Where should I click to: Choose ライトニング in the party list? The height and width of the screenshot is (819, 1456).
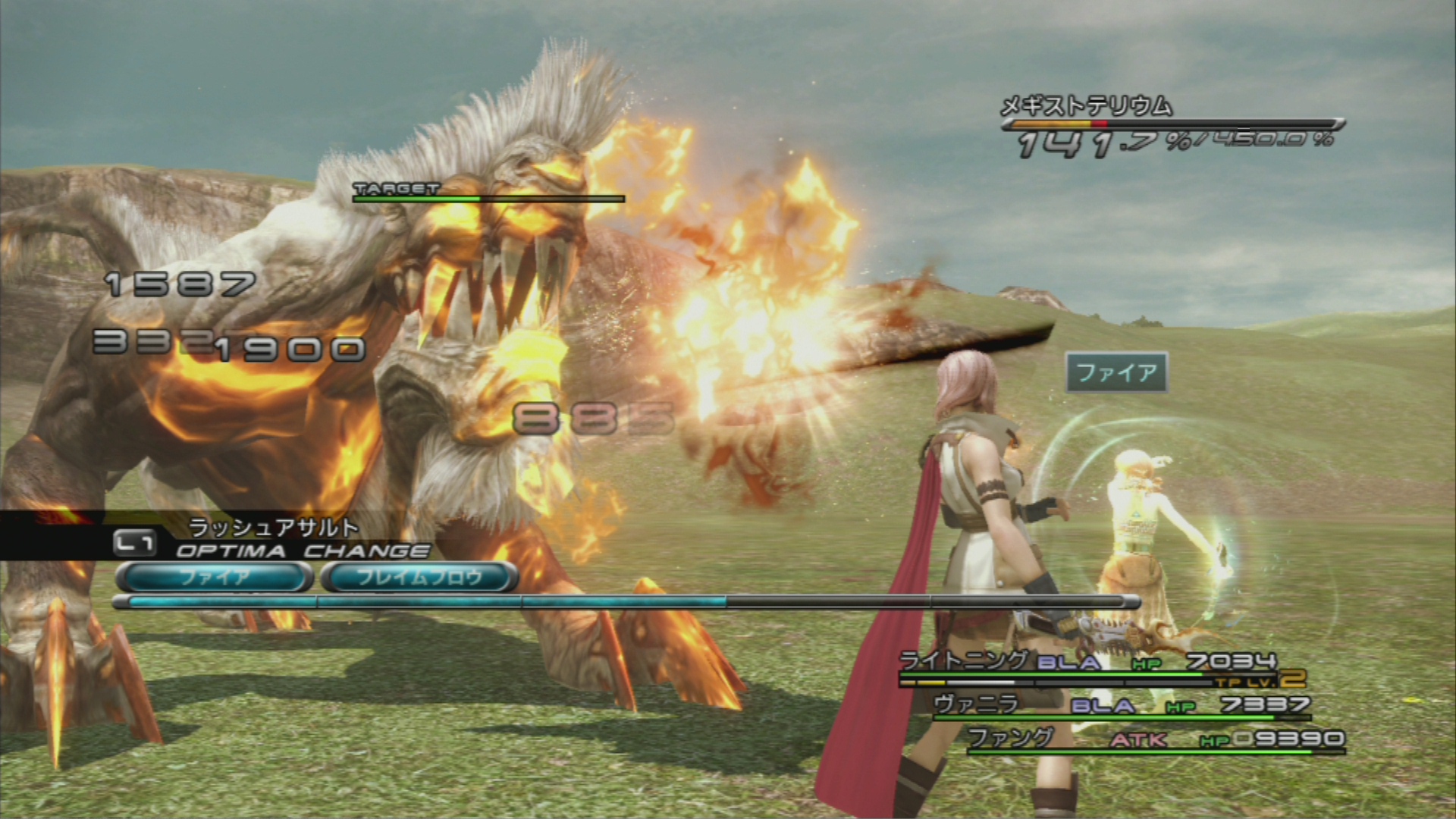tap(963, 661)
